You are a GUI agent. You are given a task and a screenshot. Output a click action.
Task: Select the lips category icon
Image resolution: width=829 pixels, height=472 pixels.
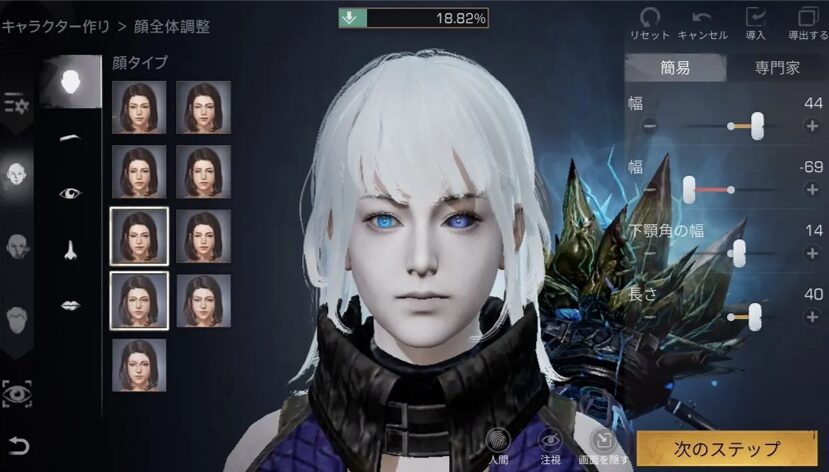[70, 305]
